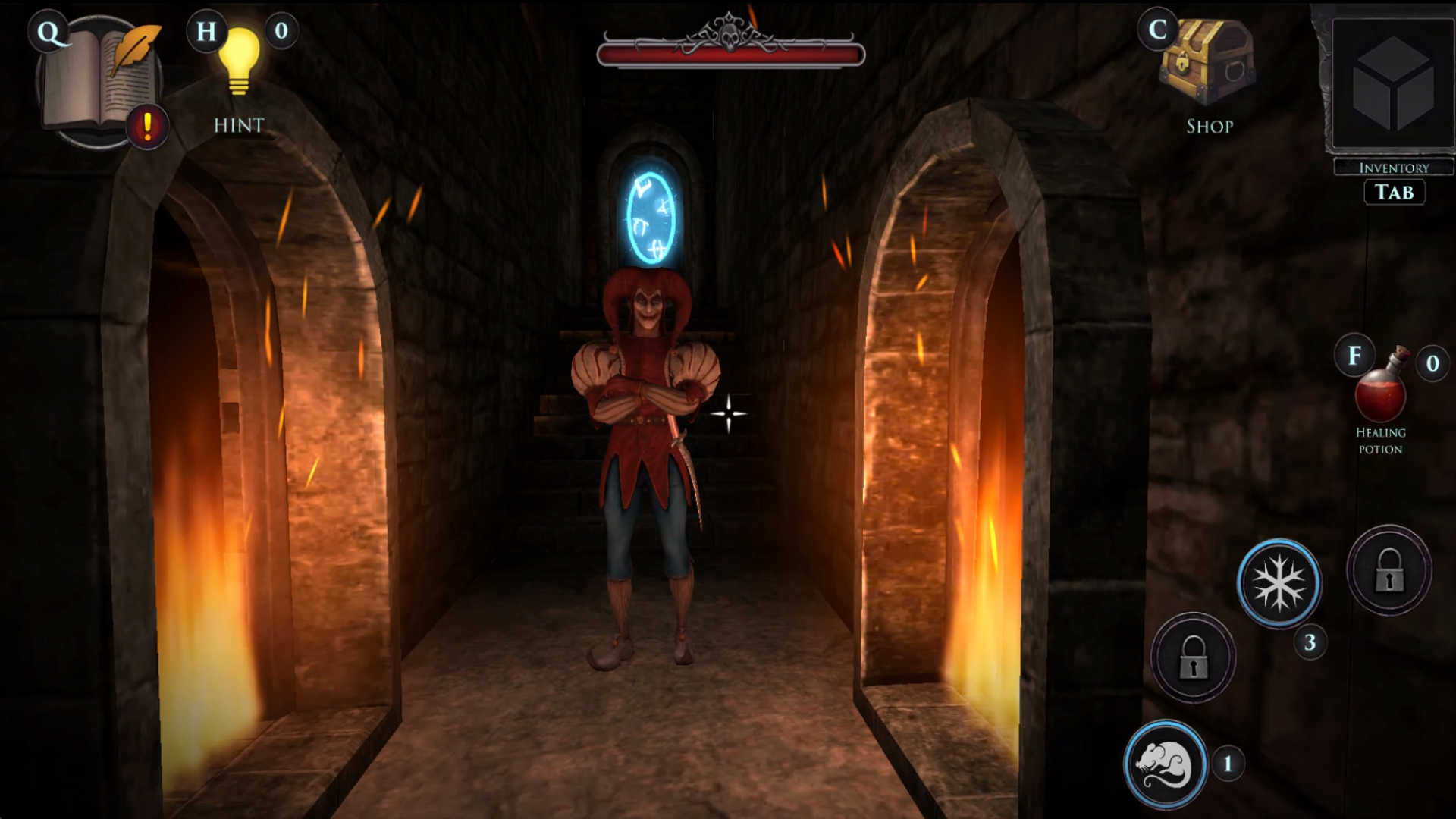Click the red health bar at top
This screenshot has height=819, width=1456.
click(x=730, y=52)
